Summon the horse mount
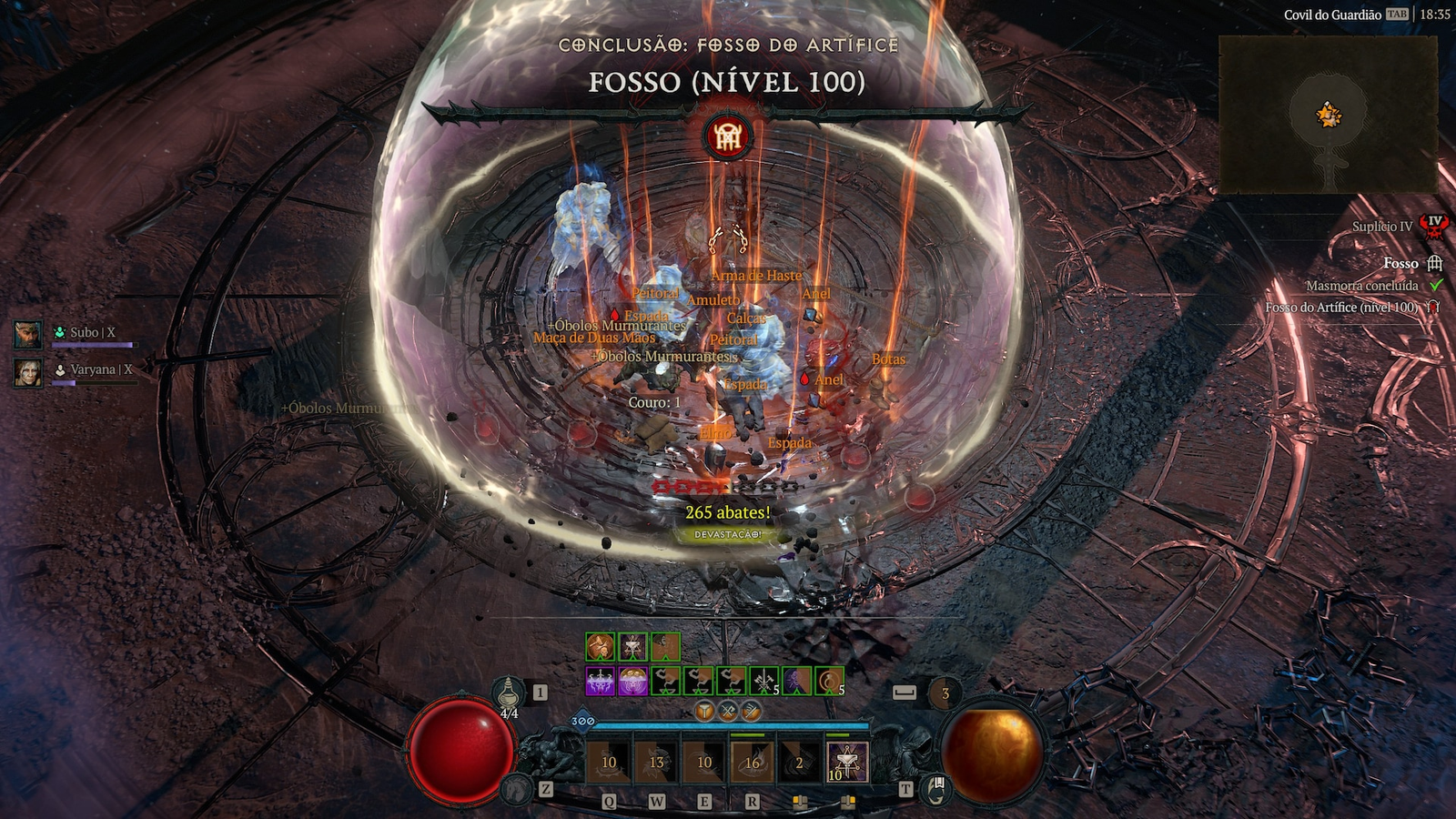 pyautogui.click(x=518, y=788)
